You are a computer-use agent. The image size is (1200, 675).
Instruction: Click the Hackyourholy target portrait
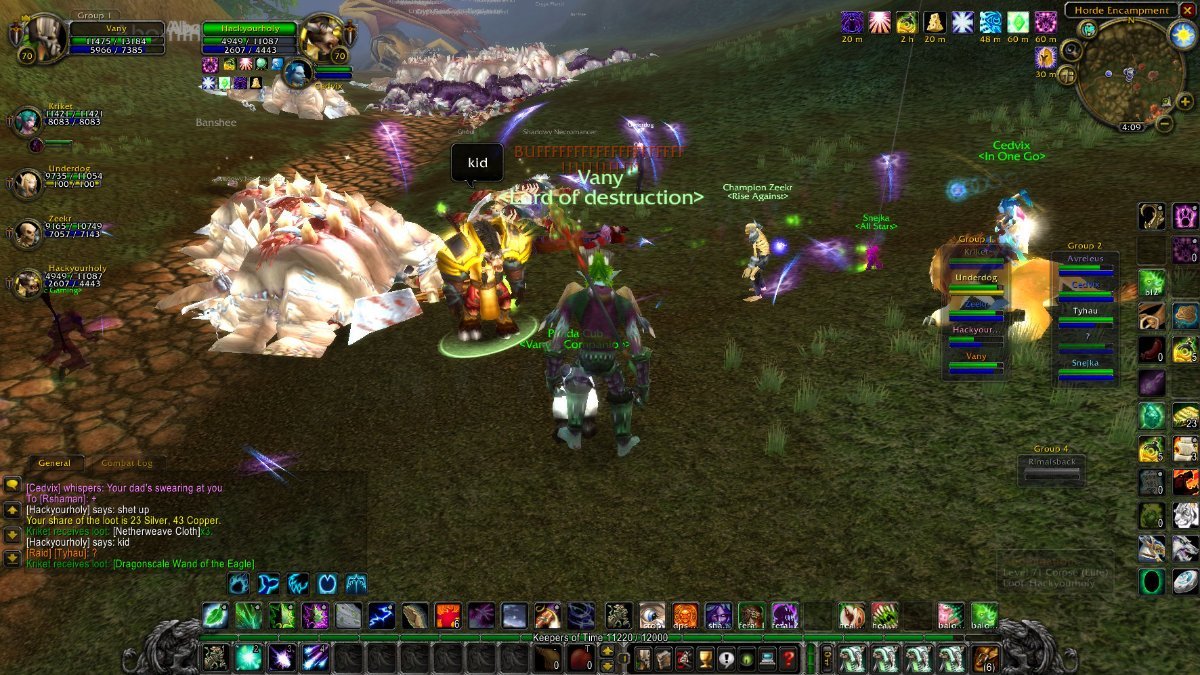(x=322, y=38)
